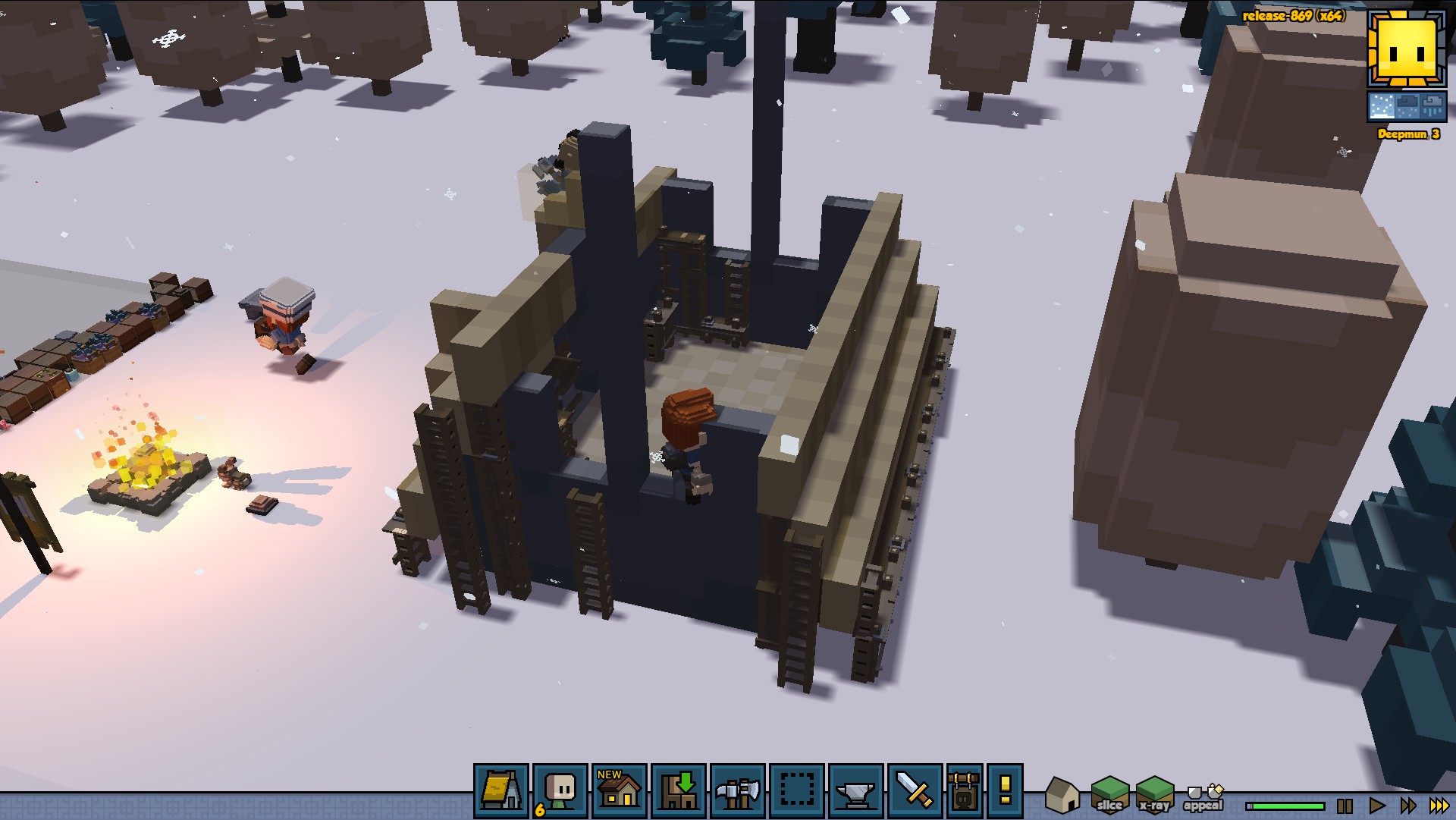
Task: Click the sun day clock widget
Action: click(x=1407, y=49)
